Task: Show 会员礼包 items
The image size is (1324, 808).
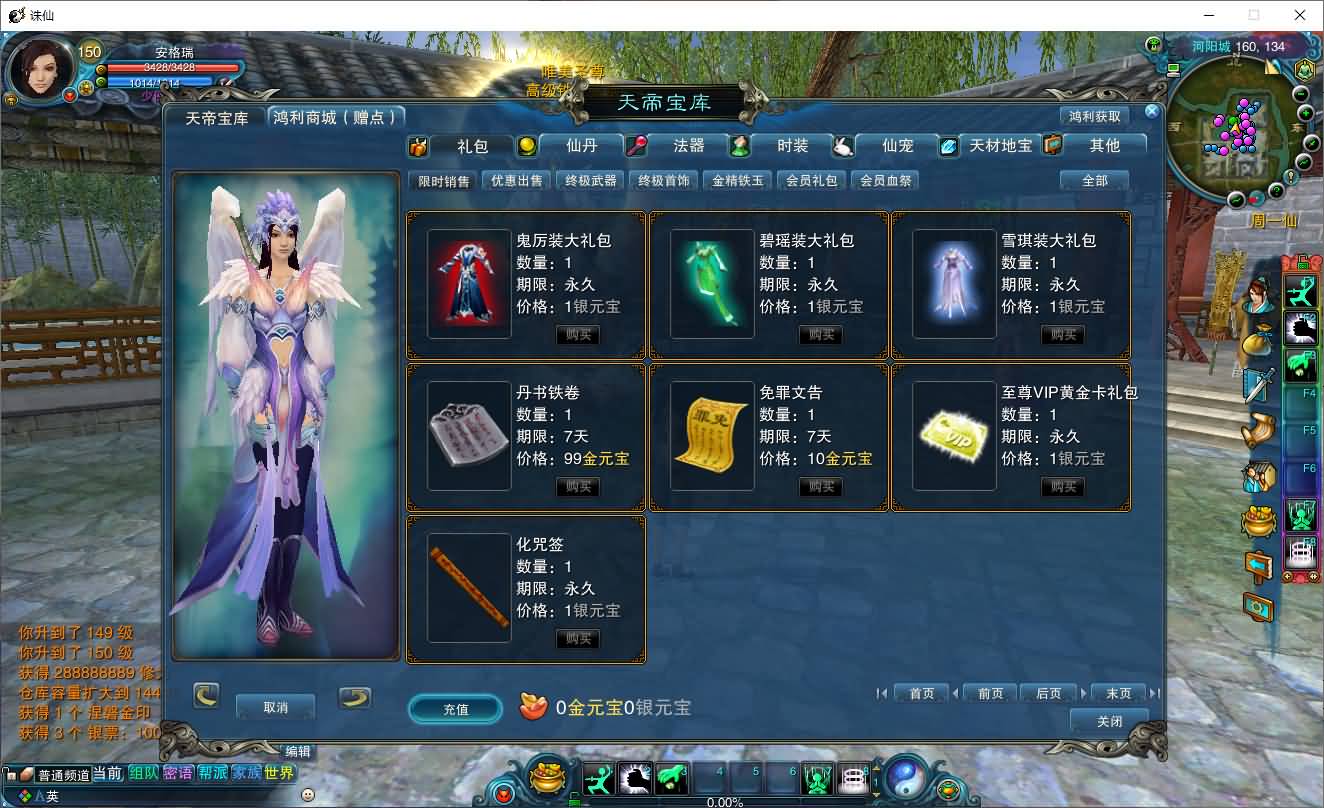Action: 811,181
